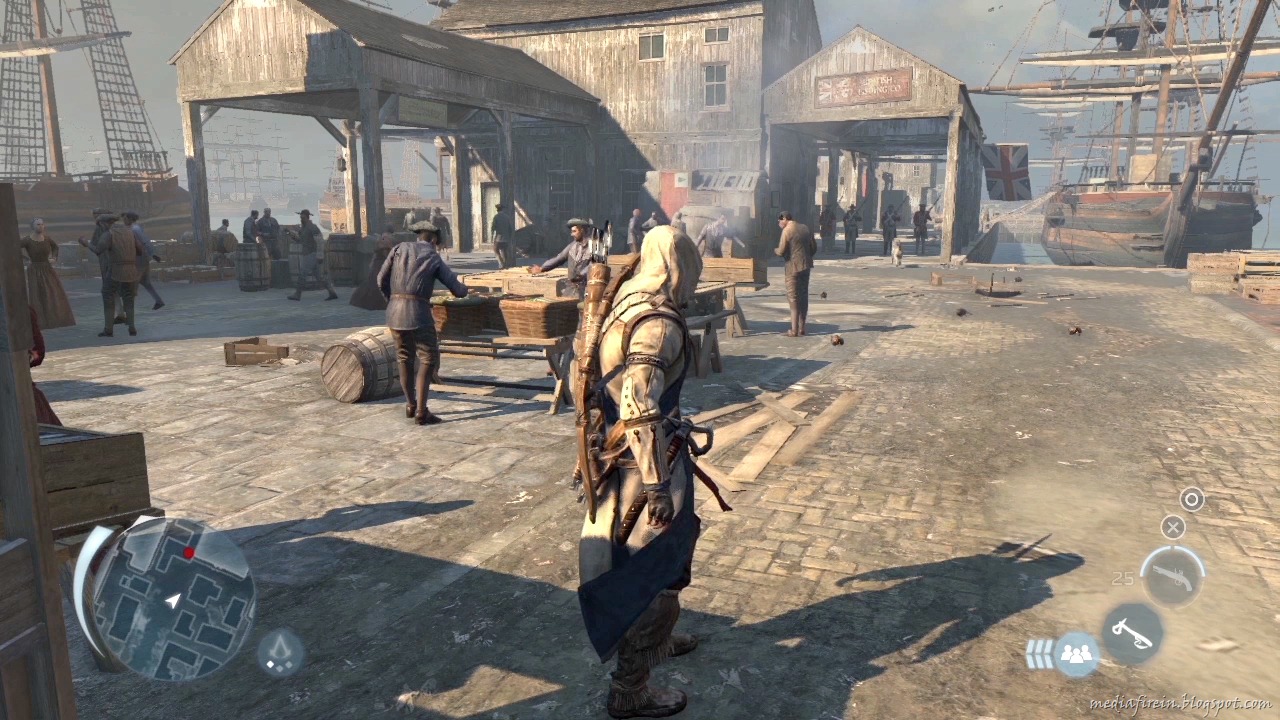The height and width of the screenshot is (720, 1280).
Task: Click the circle button prompt icon
Action: 1191,499
